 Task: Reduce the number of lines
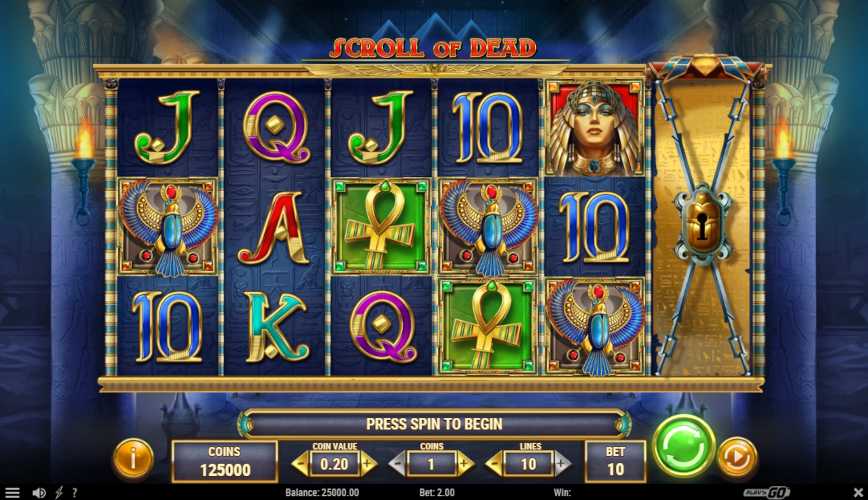(x=493, y=463)
